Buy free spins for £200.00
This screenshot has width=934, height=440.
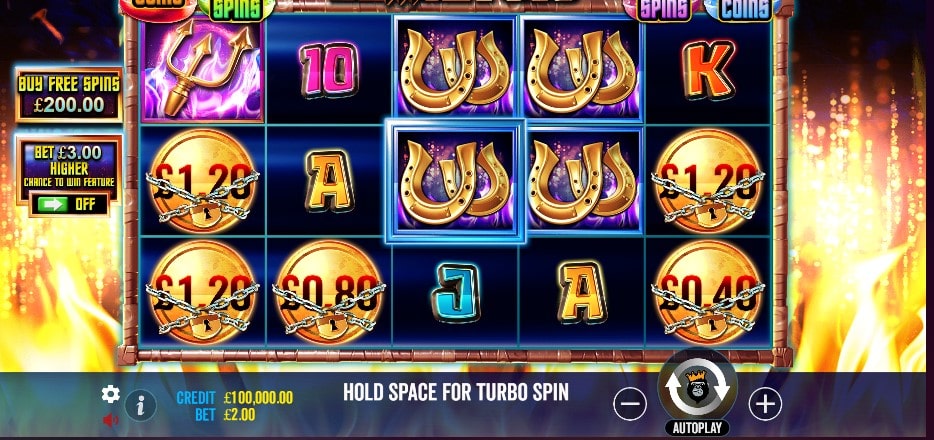tap(68, 94)
